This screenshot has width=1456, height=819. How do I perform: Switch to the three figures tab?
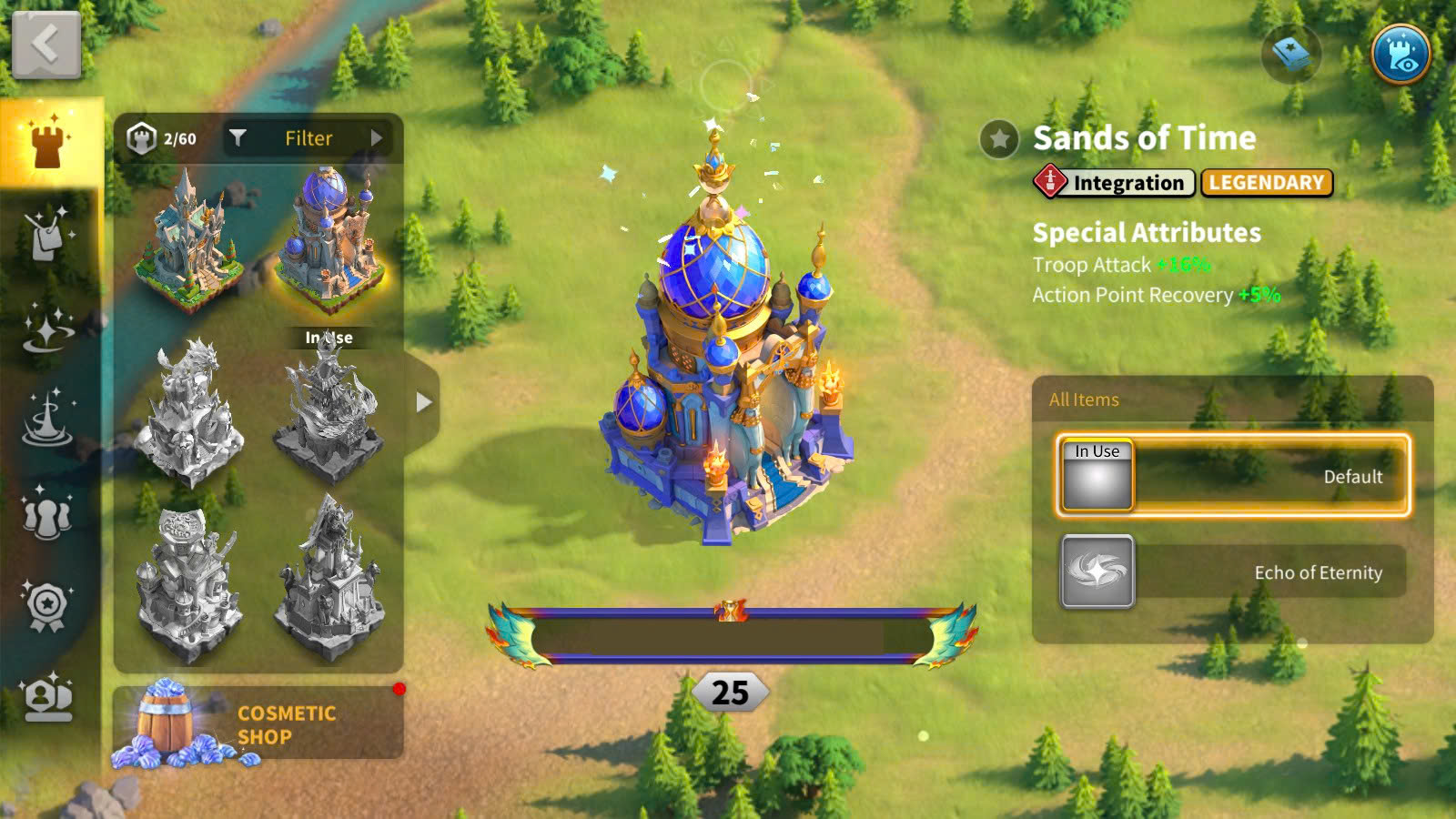coord(47,513)
